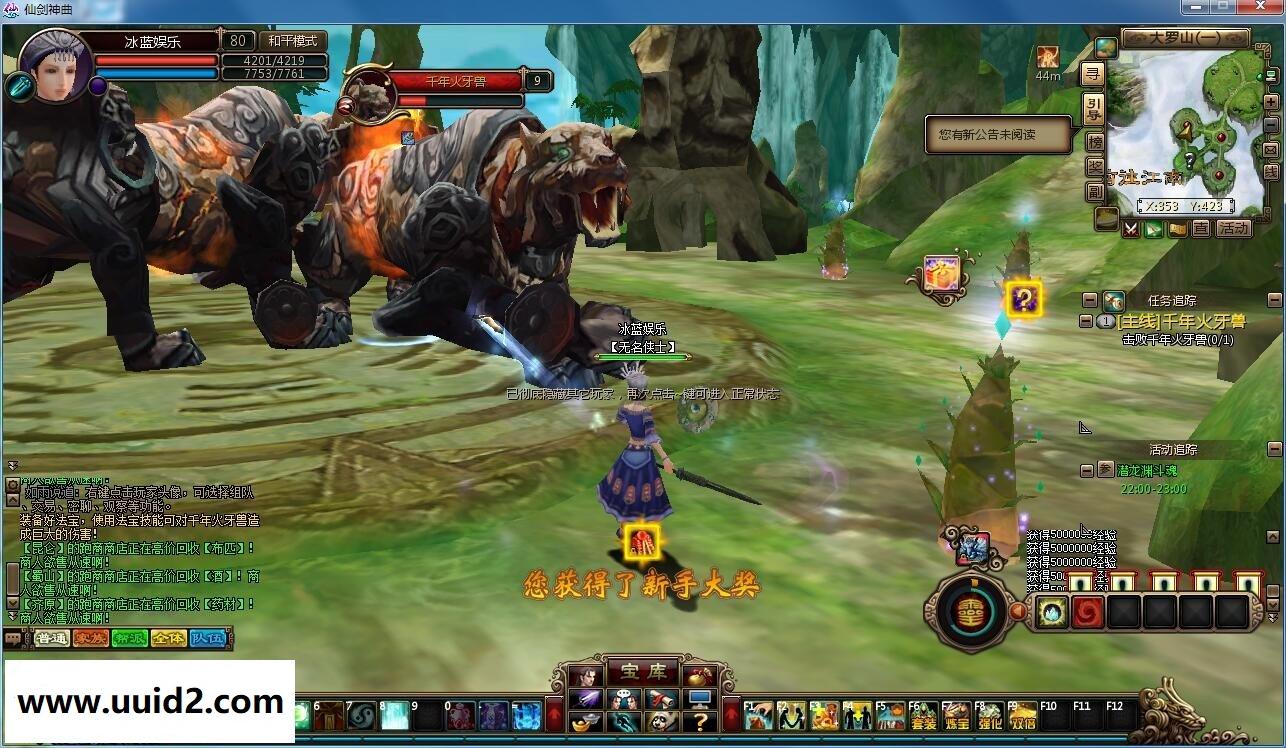Click the mail envelope icon beside the minimap
1286x748 pixels.
pyautogui.click(x=1271, y=149)
